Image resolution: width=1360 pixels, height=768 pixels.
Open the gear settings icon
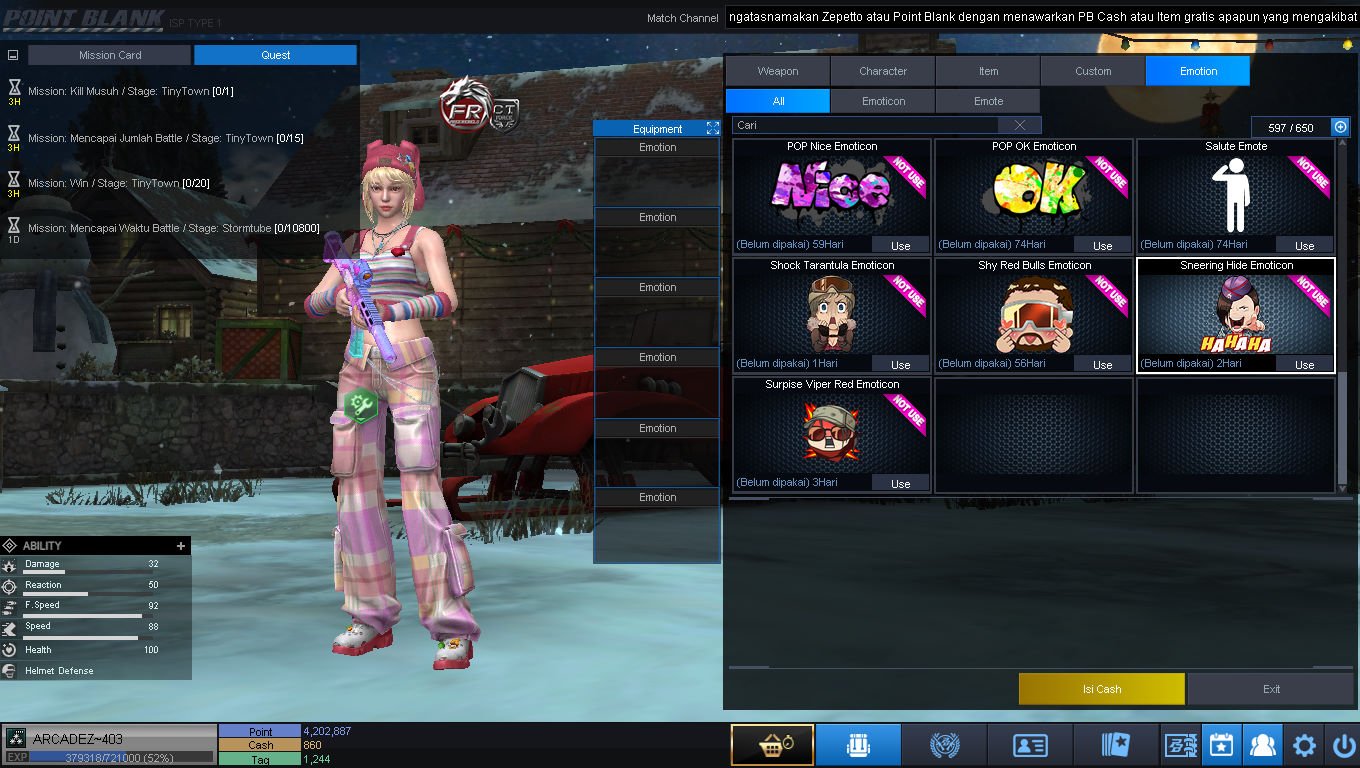pyautogui.click(x=1304, y=745)
